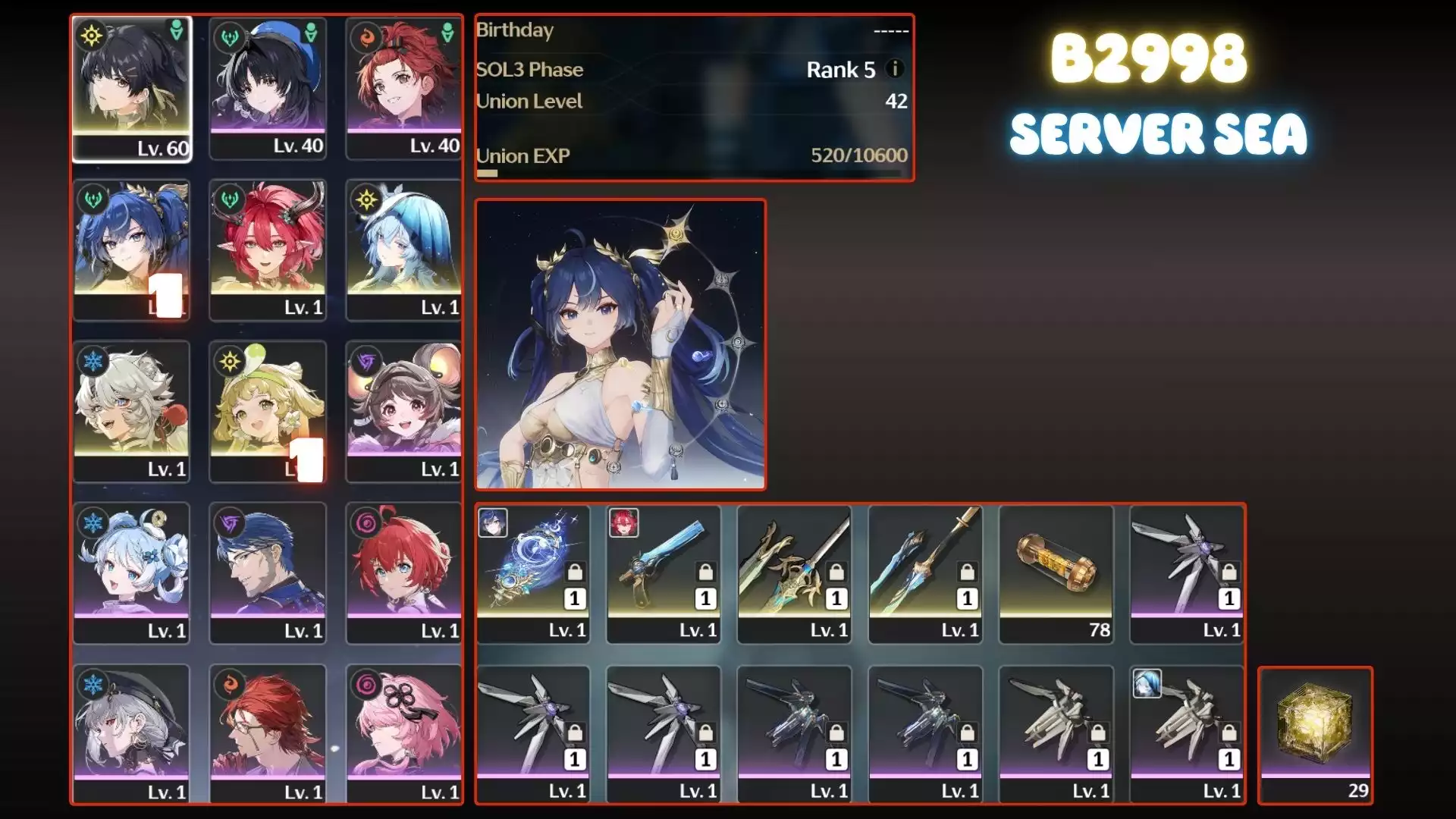Select the starry blue rectifier weapon slot
The image size is (1456, 819).
533,573
